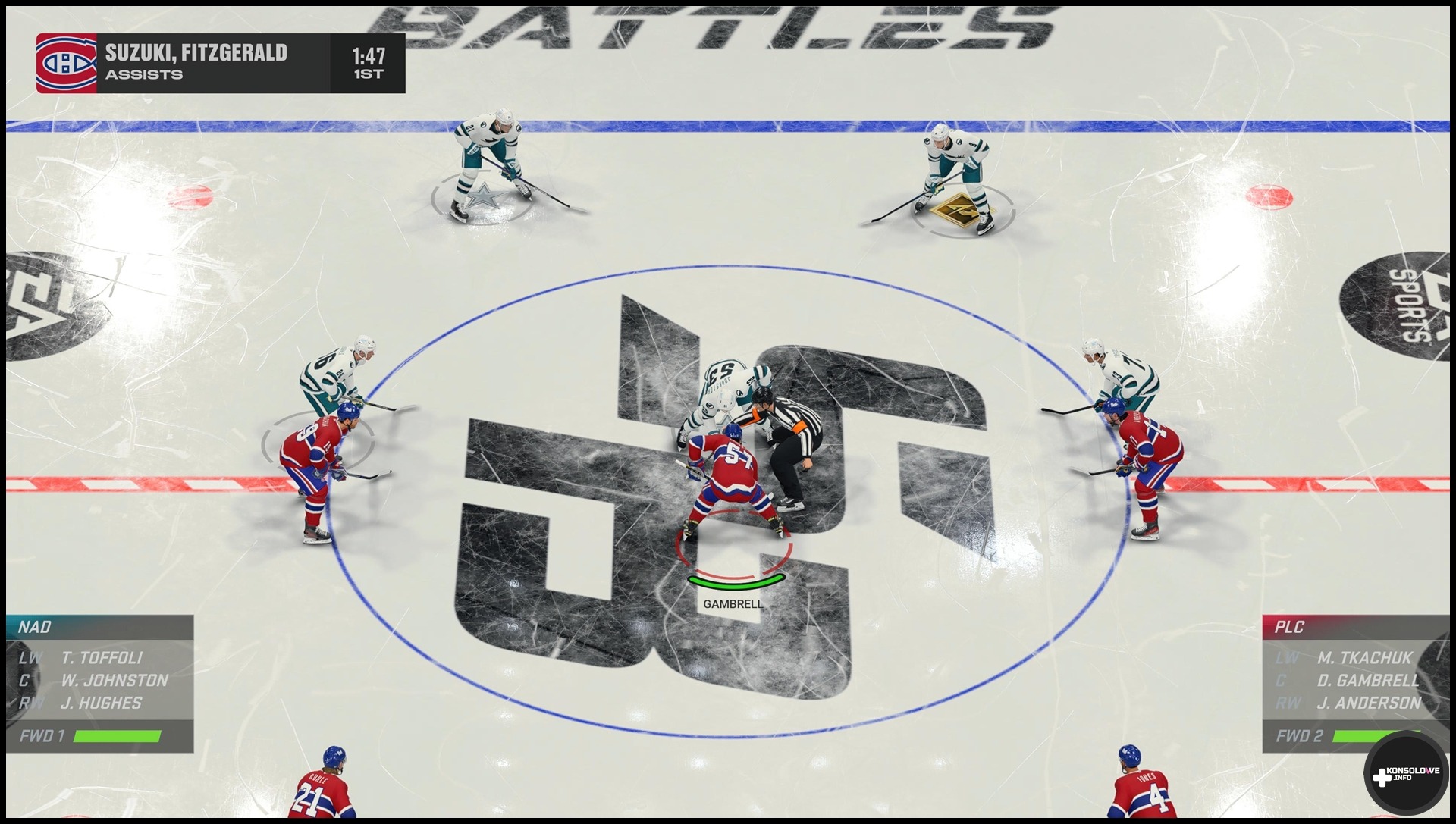Image resolution: width=1456 pixels, height=824 pixels.
Task: Pick J. Hughes on right wing
Action: pos(101,703)
